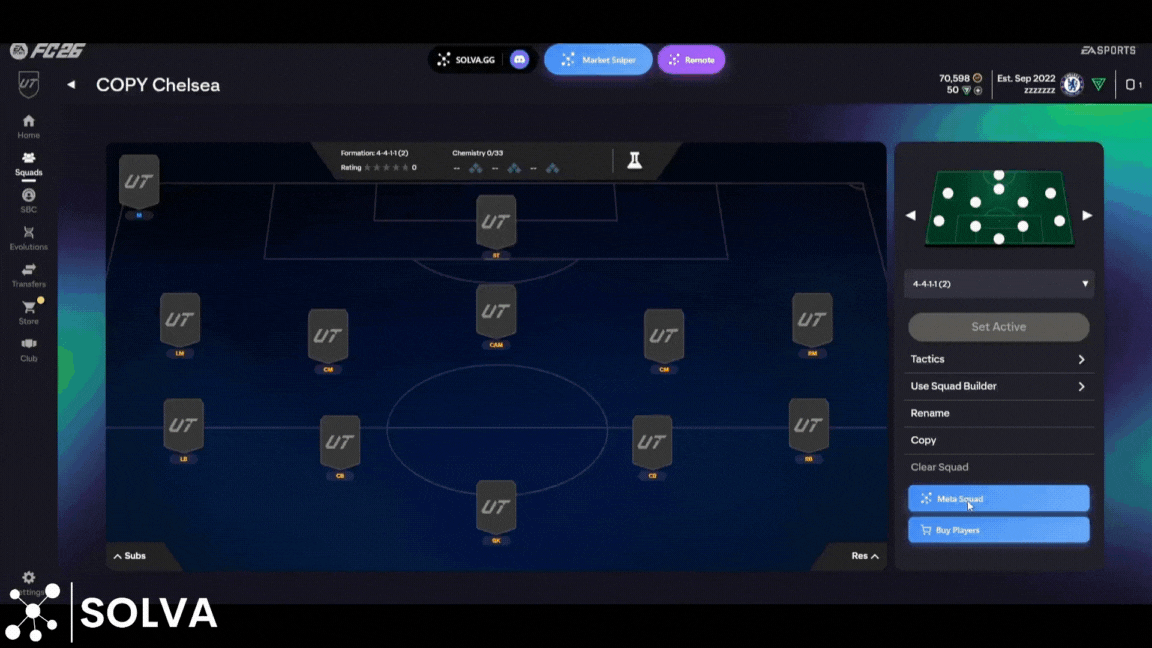Image resolution: width=1152 pixels, height=648 pixels.
Task: Open the SOLVA.GG Discord link
Action: pos(519,60)
